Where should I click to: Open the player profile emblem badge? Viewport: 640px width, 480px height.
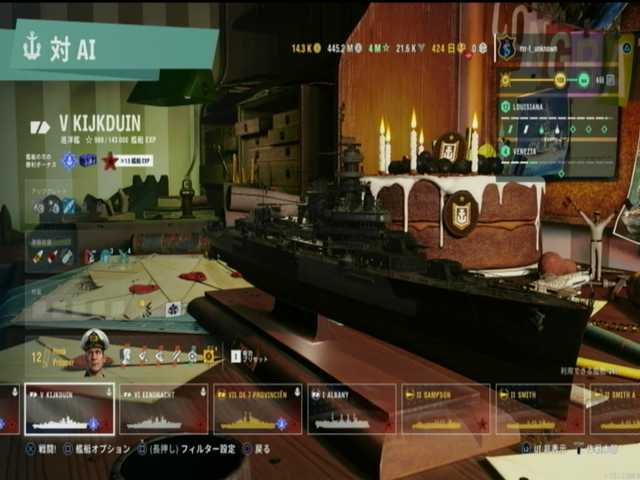click(507, 47)
